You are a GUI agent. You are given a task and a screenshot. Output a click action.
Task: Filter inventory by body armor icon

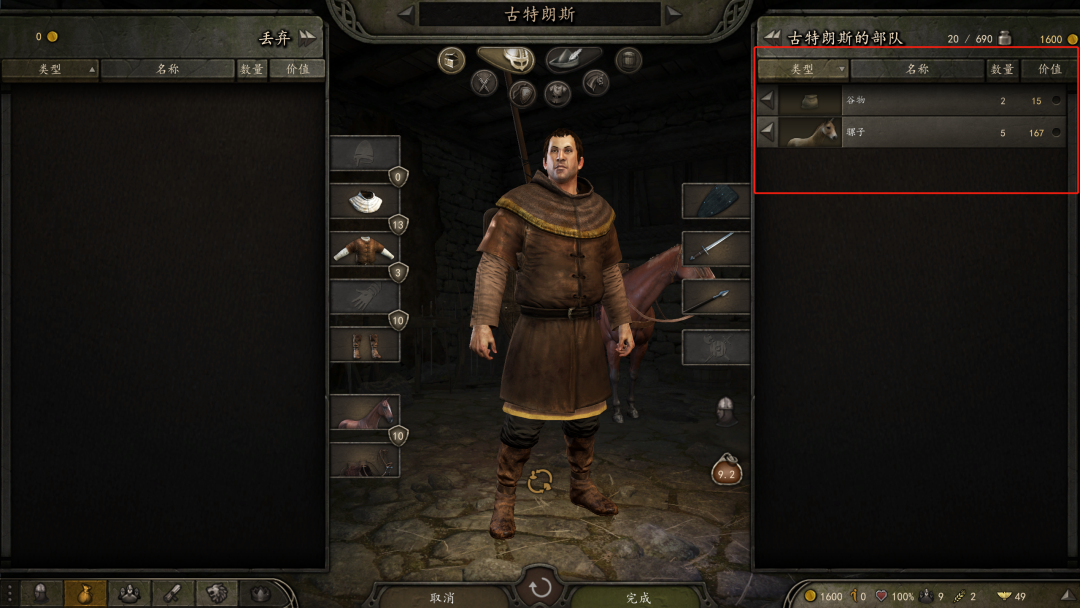(x=558, y=94)
